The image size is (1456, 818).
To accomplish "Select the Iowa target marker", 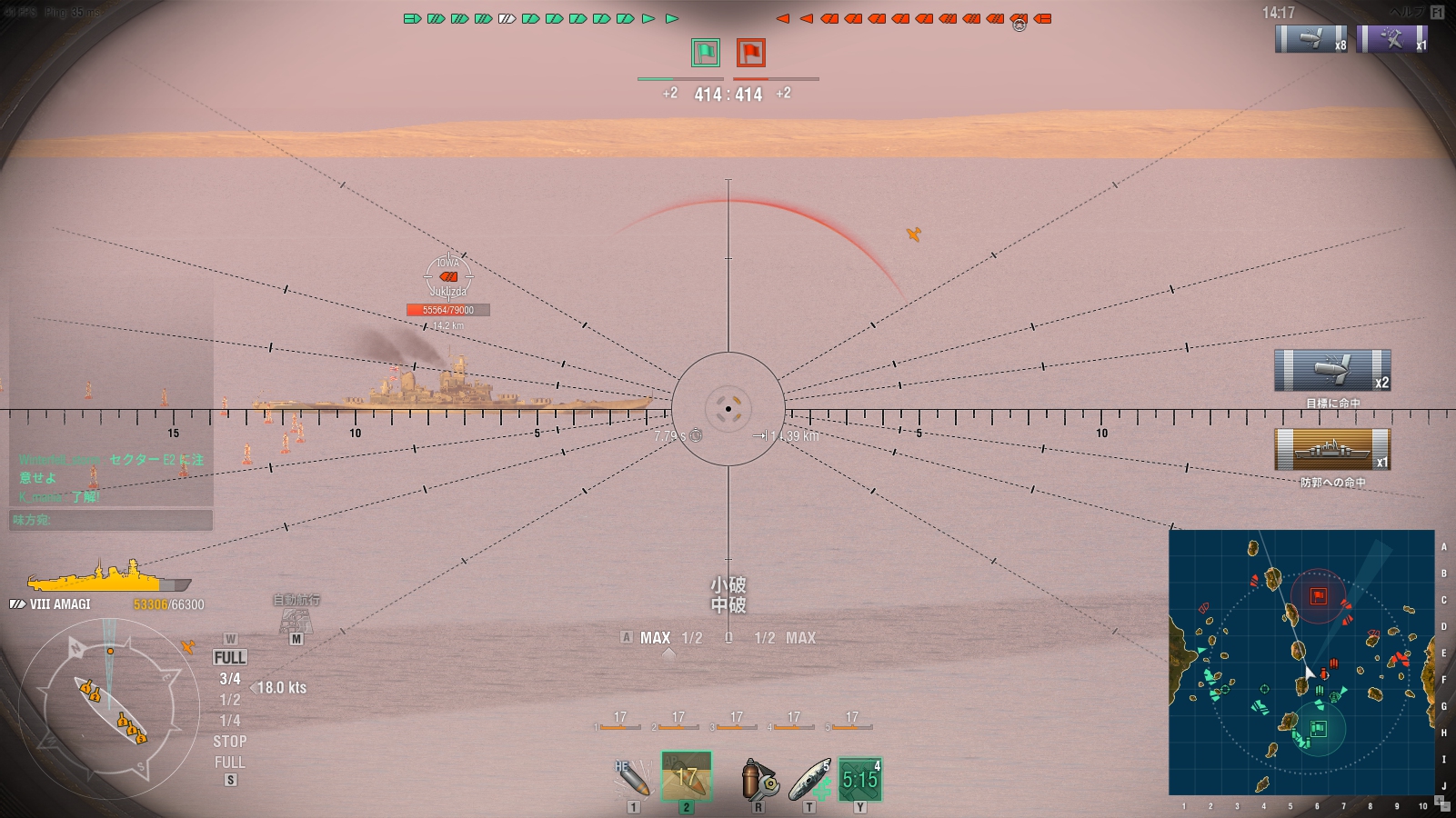I will [447, 276].
